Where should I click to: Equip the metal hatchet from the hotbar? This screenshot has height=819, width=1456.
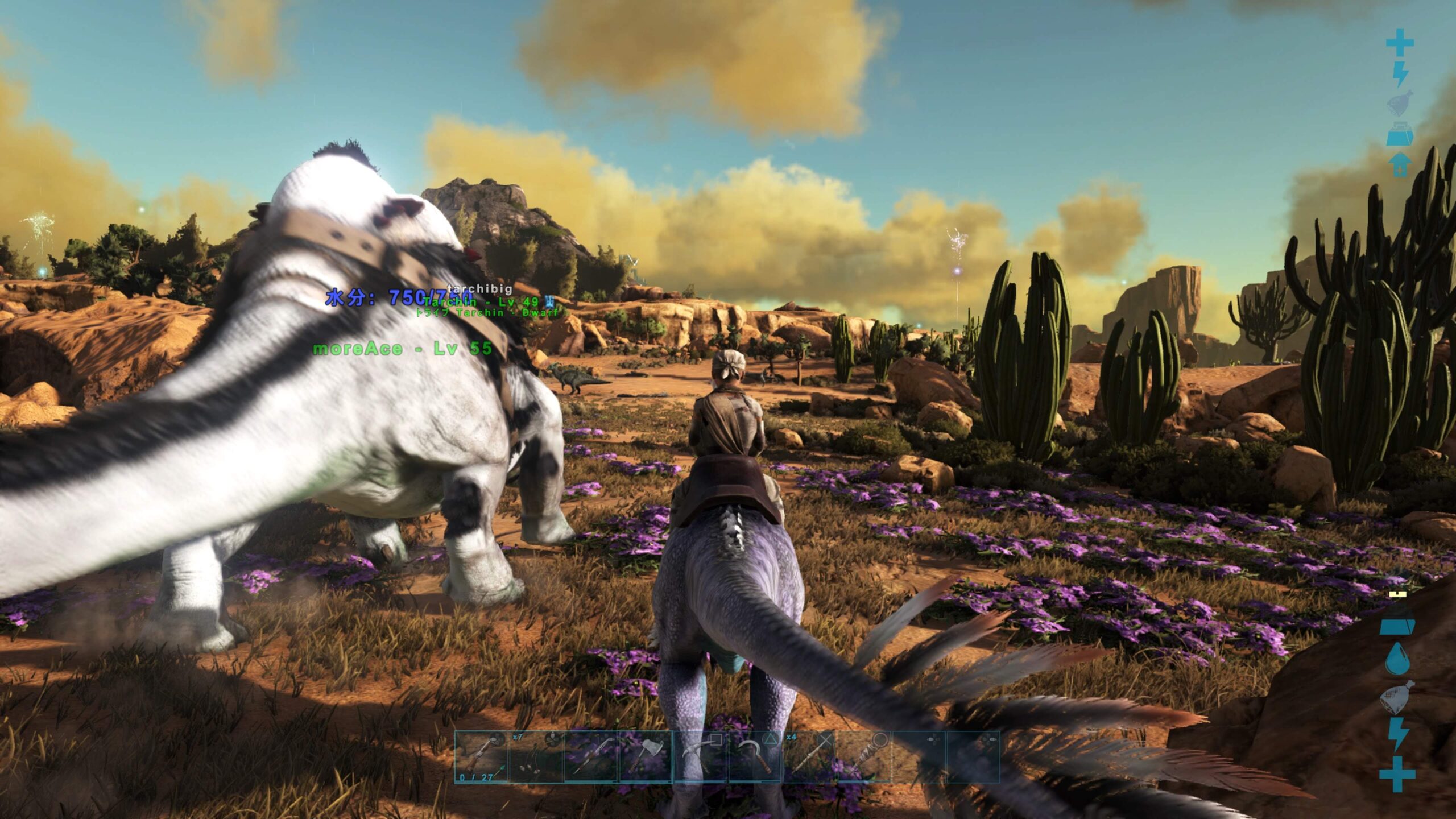(646, 757)
